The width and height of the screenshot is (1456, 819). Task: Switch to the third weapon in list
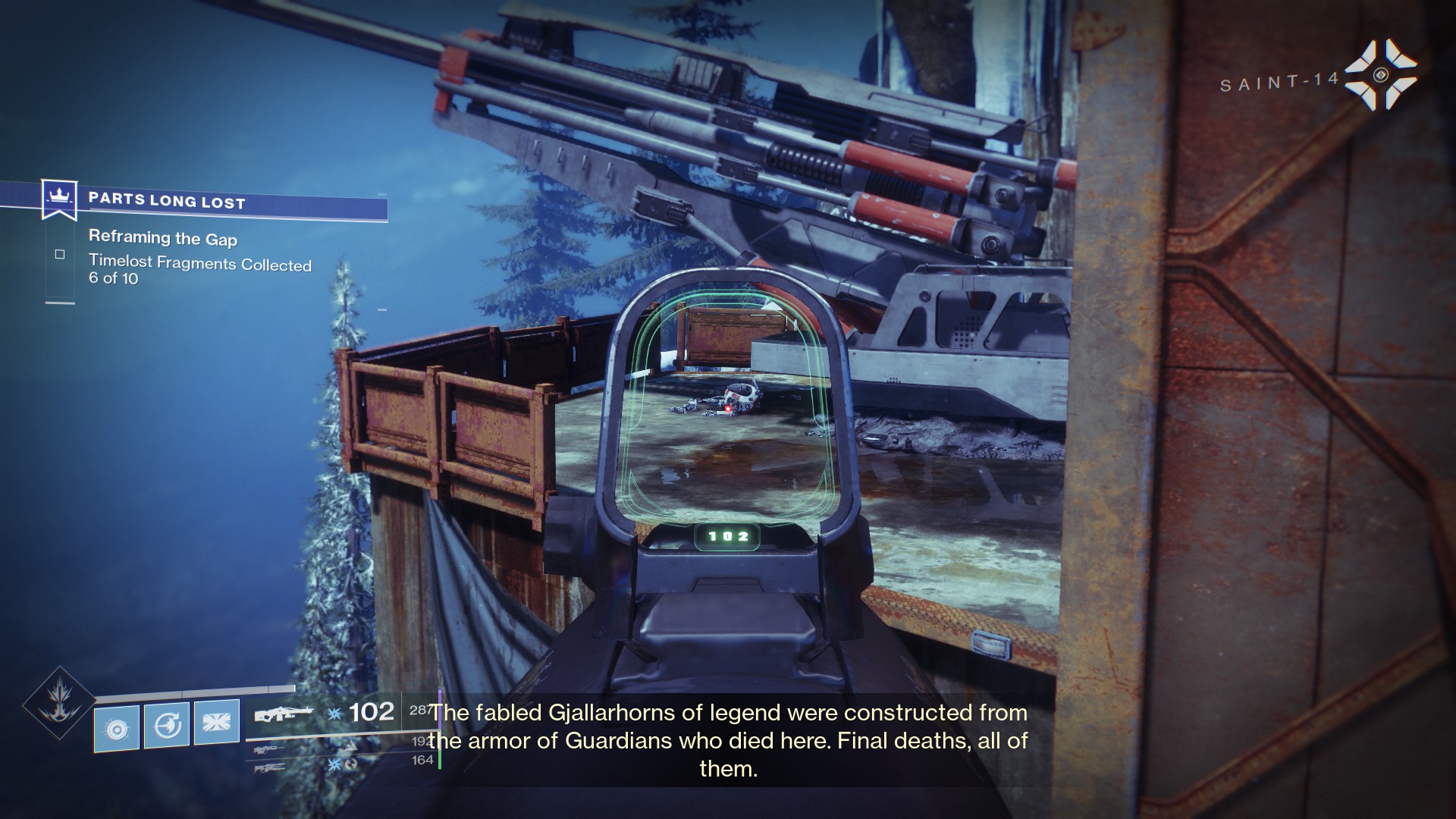point(271,767)
